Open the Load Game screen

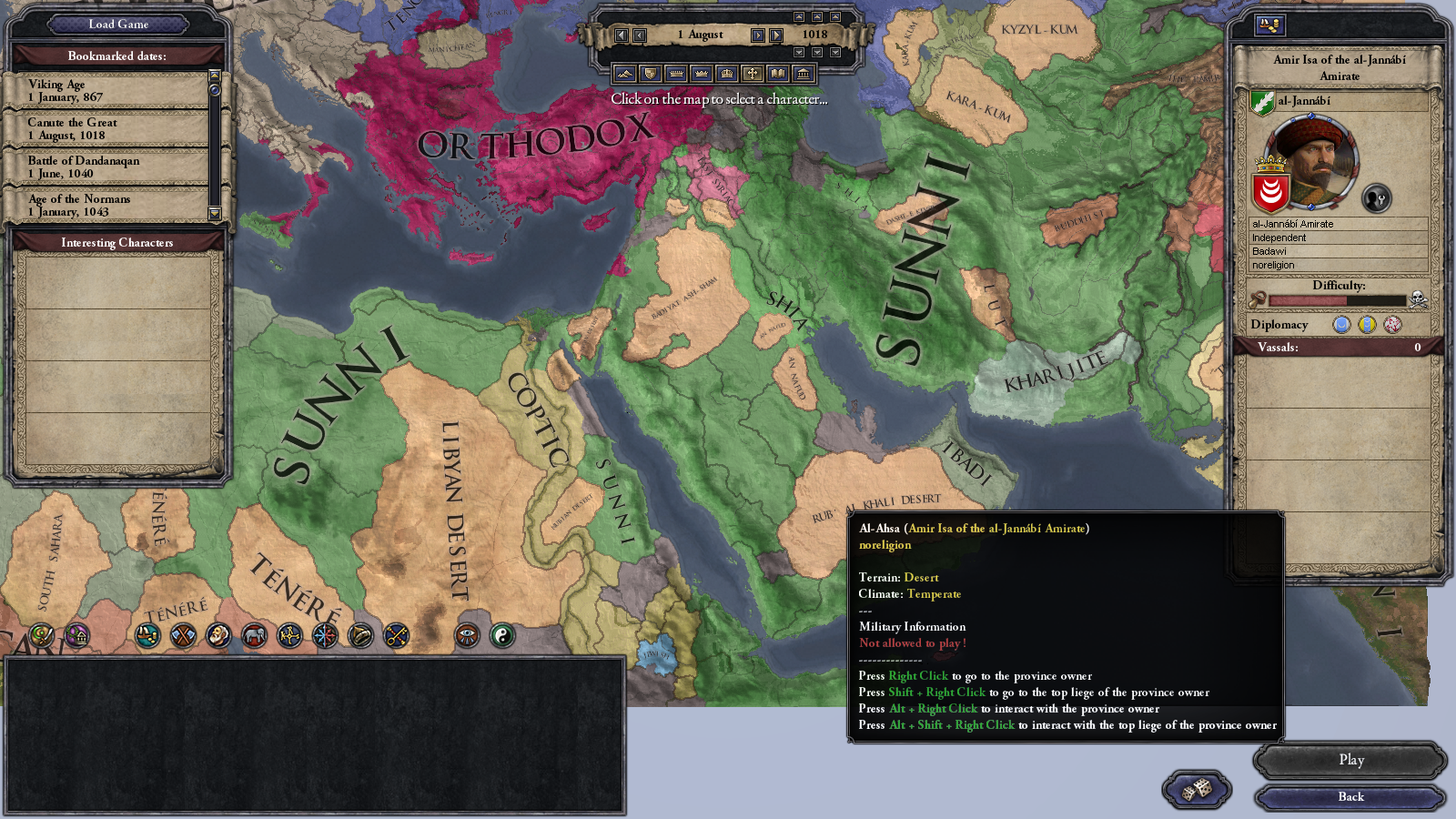[x=116, y=25]
